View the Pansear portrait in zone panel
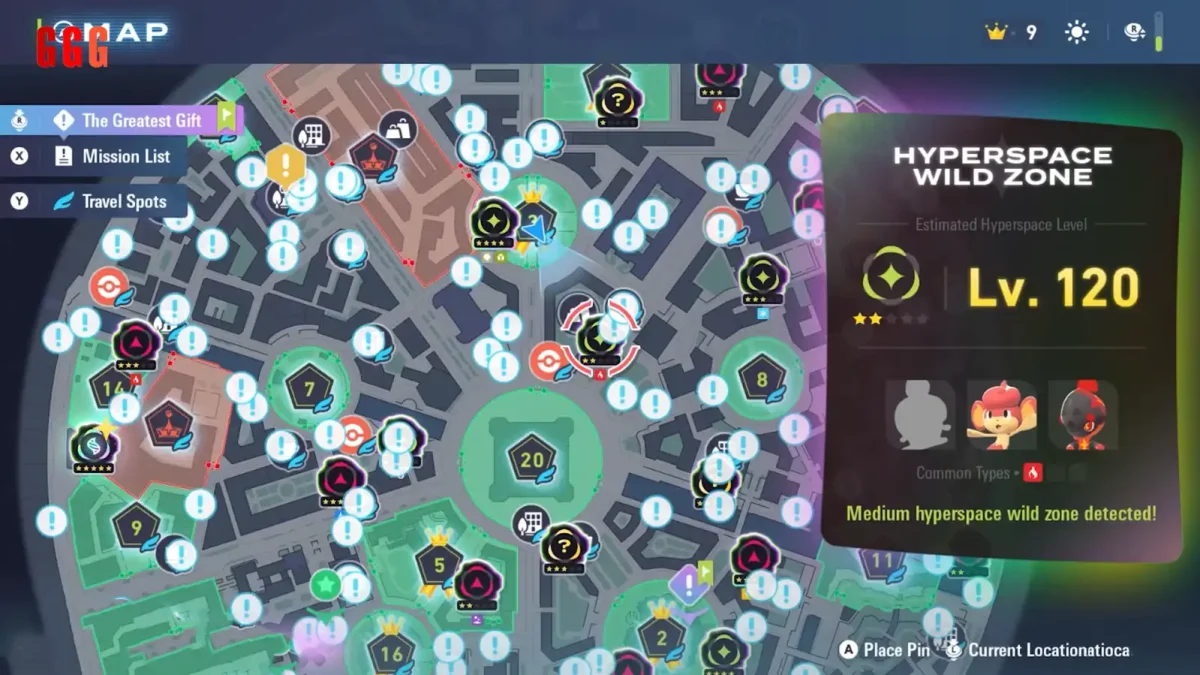This screenshot has width=1200, height=675. 1001,415
